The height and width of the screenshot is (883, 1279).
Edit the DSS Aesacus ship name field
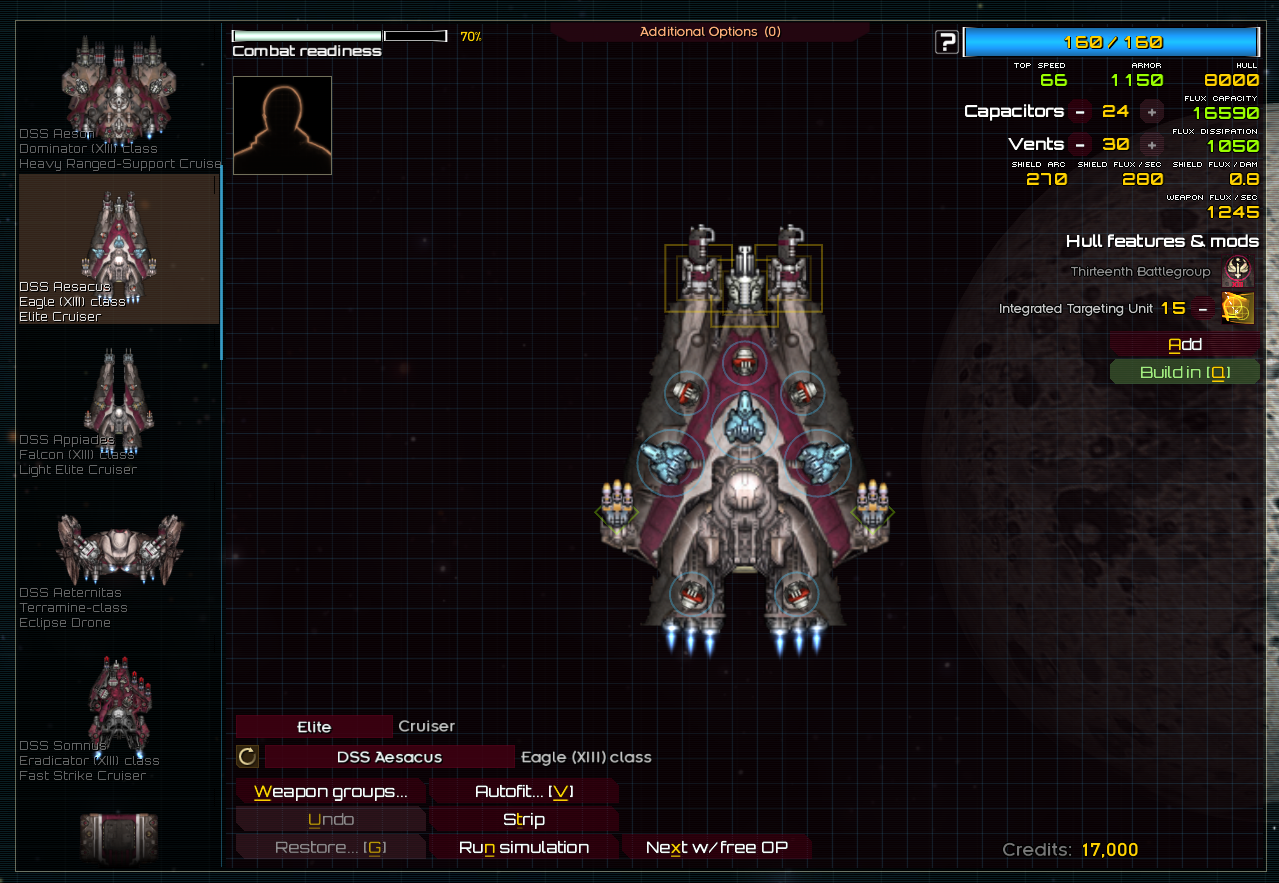point(389,757)
